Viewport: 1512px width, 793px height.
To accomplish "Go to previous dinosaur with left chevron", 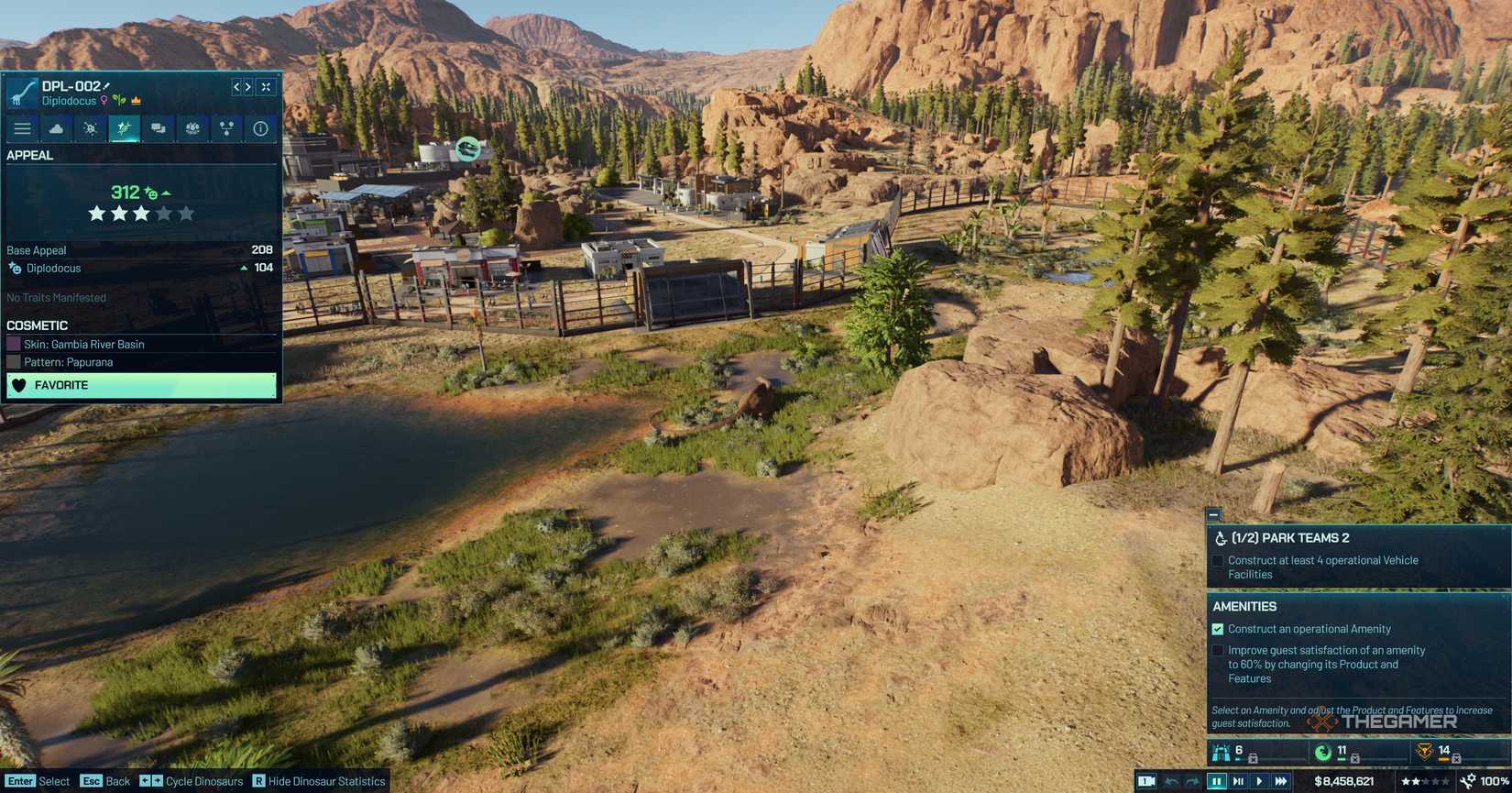I will click(x=235, y=87).
